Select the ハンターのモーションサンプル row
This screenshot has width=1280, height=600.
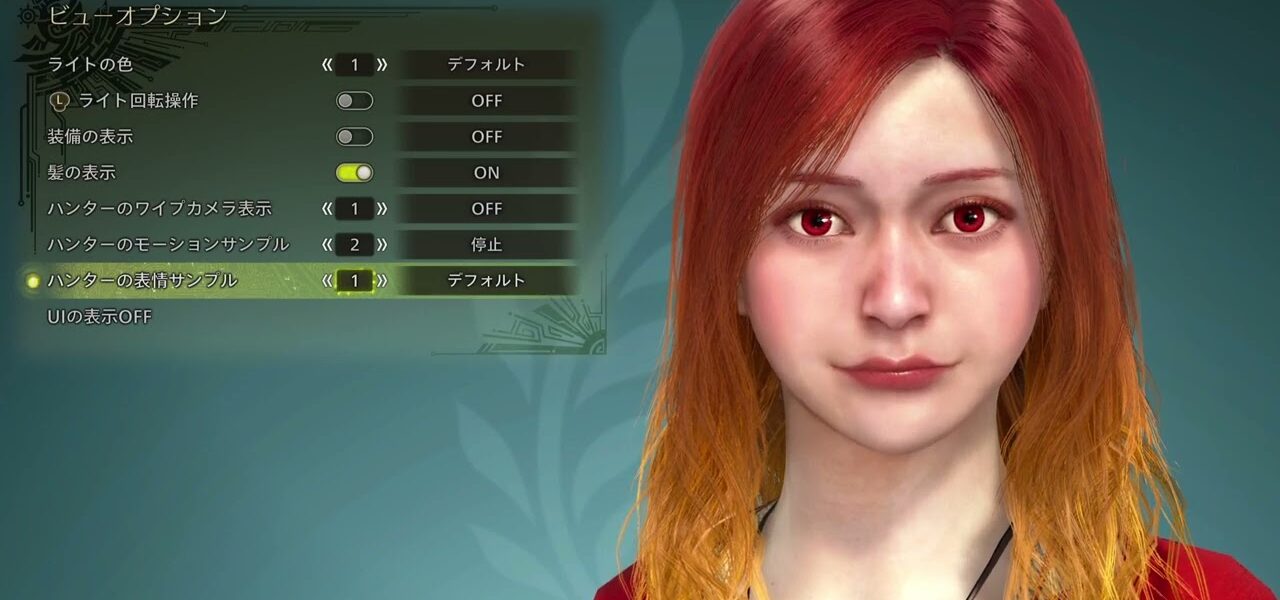point(168,245)
